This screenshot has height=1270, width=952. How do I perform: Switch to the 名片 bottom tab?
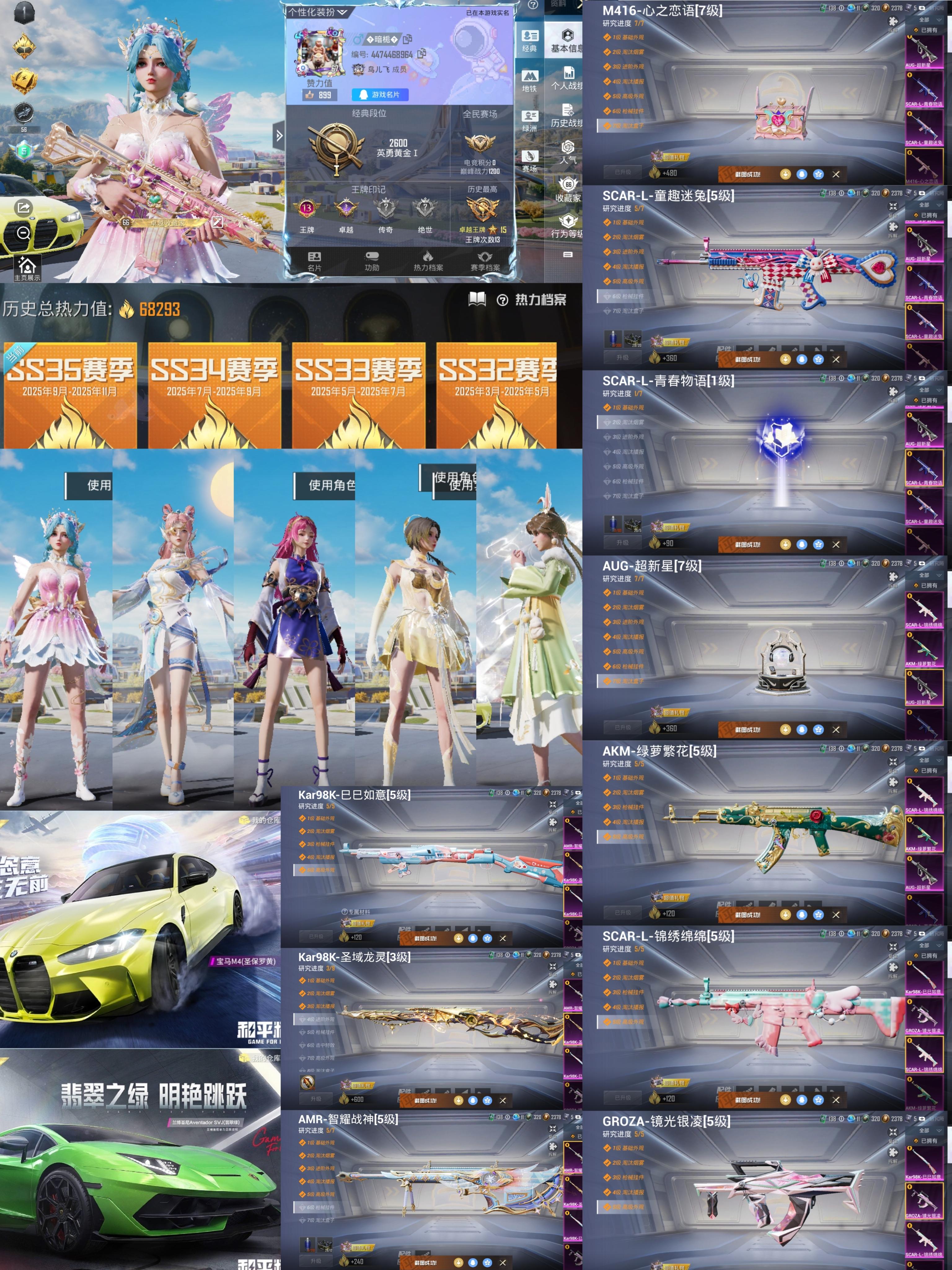point(315,261)
